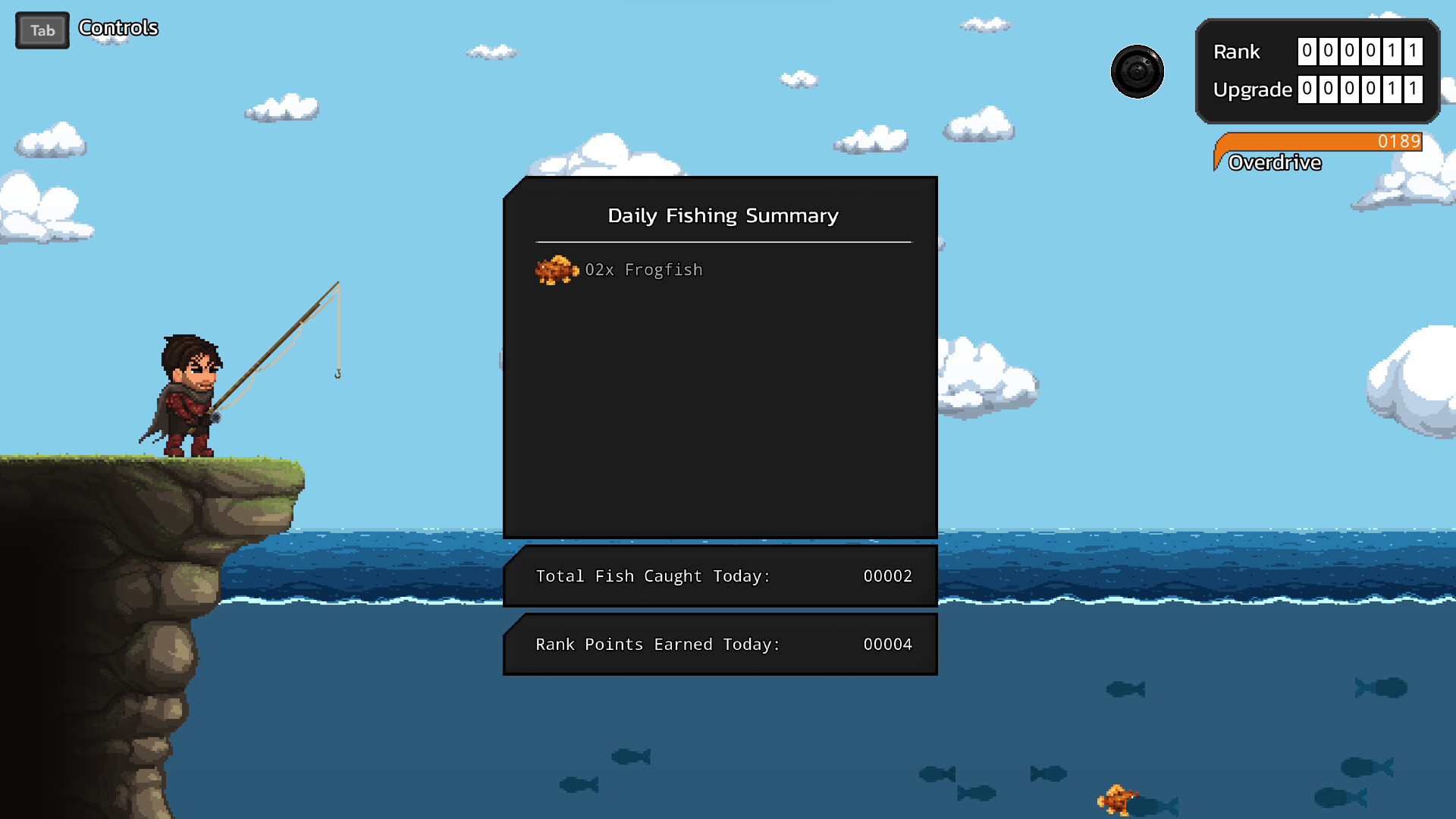Switch to the Daily Fishing Summary tab
Image resolution: width=1456 pixels, height=819 pixels.
pyautogui.click(x=723, y=215)
